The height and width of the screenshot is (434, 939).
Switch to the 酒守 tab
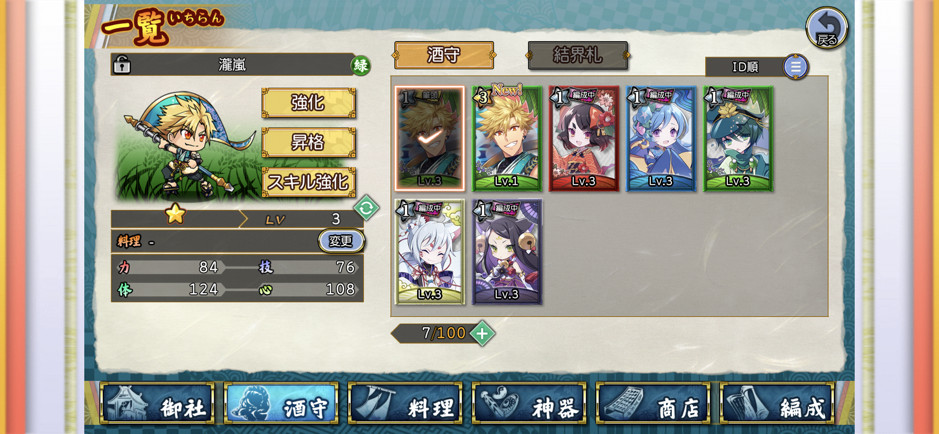[x=443, y=55]
